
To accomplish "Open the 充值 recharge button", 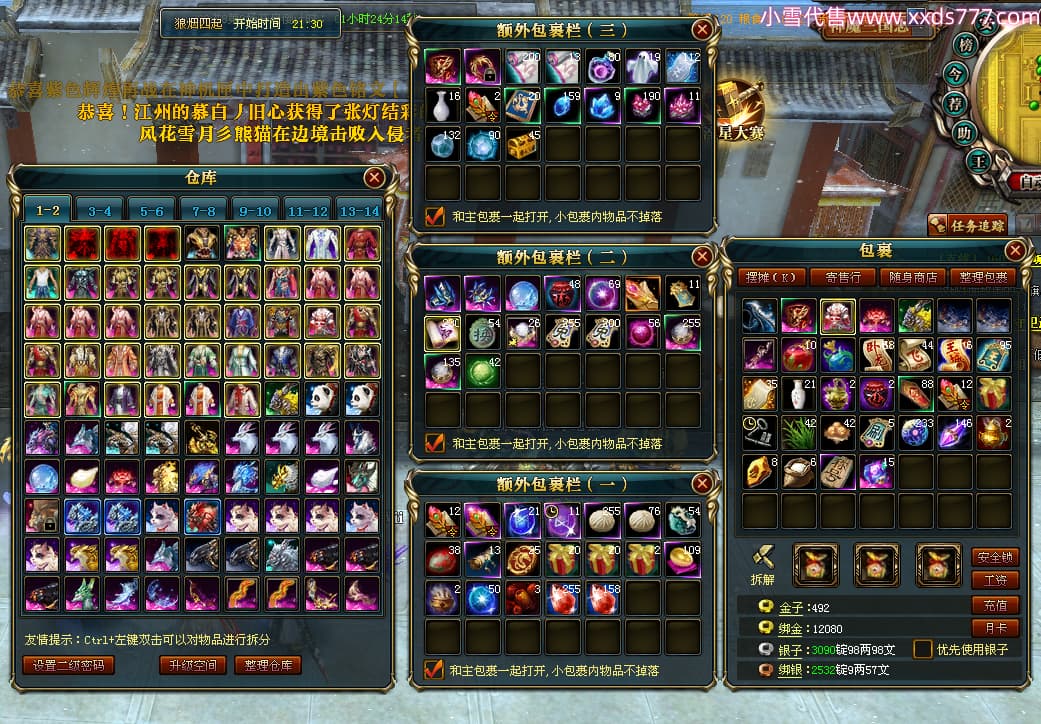I will pos(994,605).
